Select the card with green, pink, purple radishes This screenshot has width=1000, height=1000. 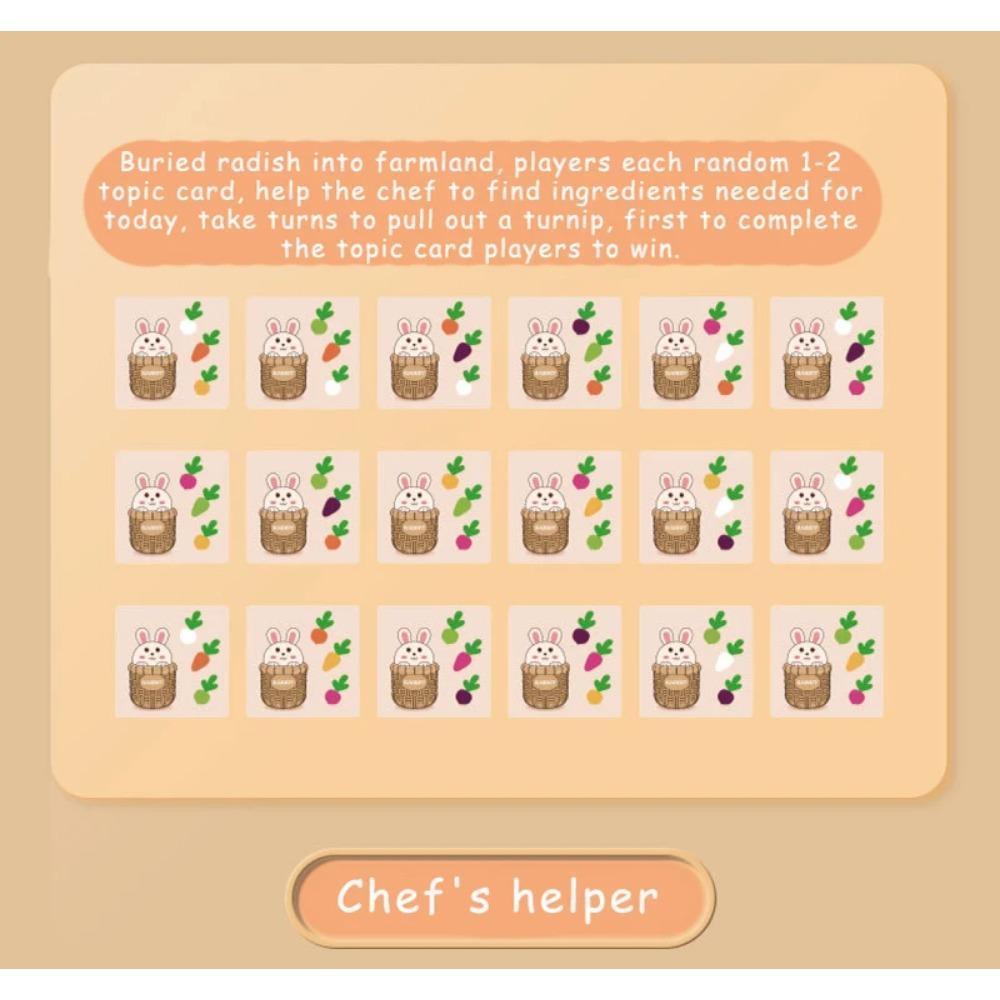click(x=434, y=661)
